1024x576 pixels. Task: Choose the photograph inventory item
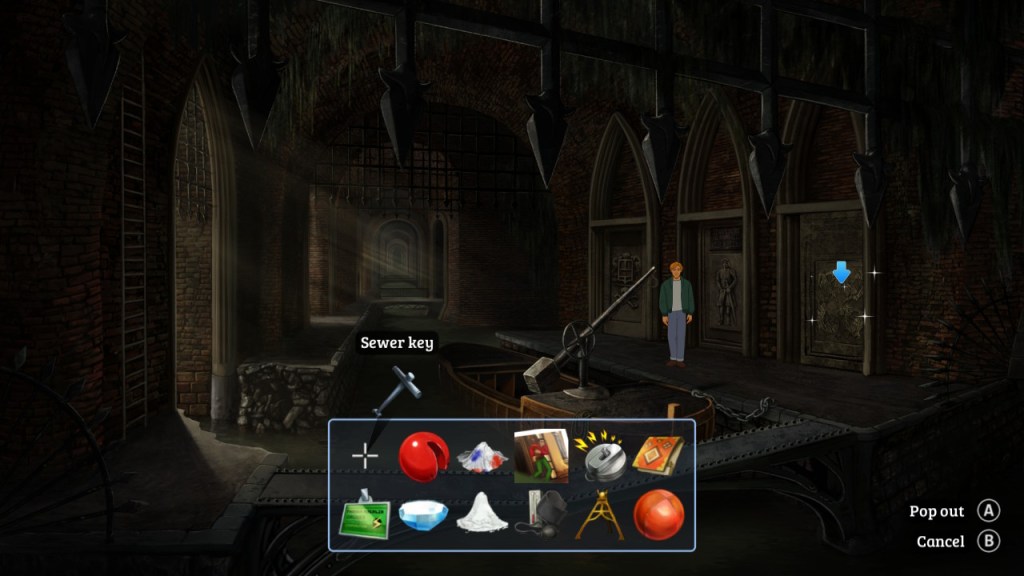point(541,456)
